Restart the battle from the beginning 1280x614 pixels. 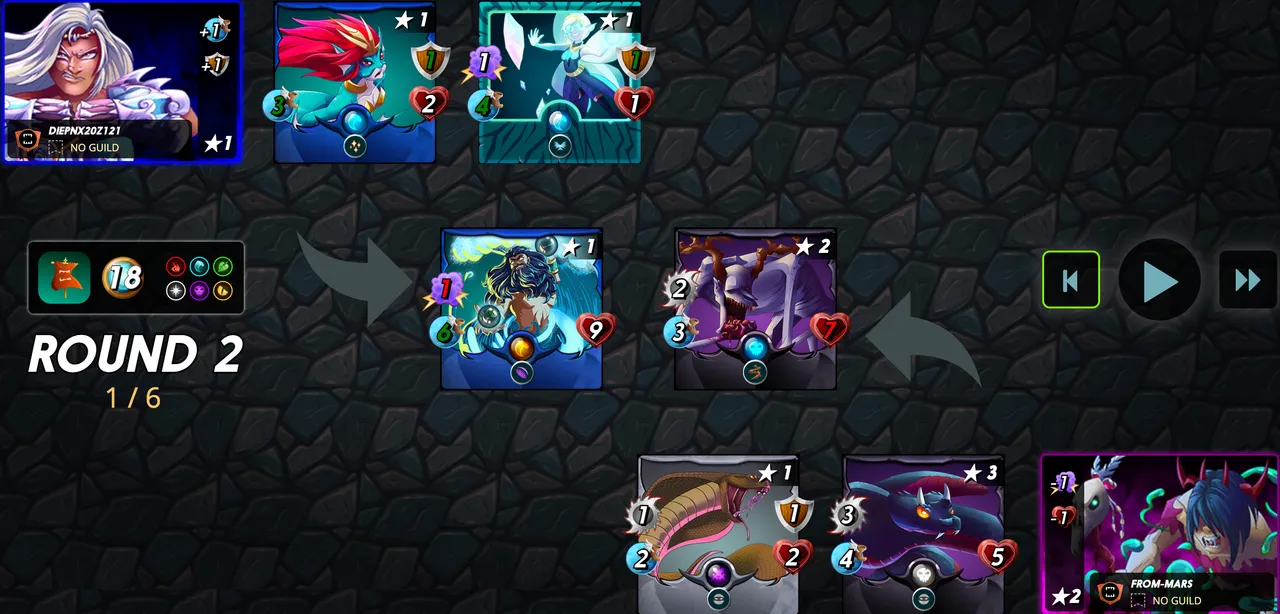point(1070,280)
